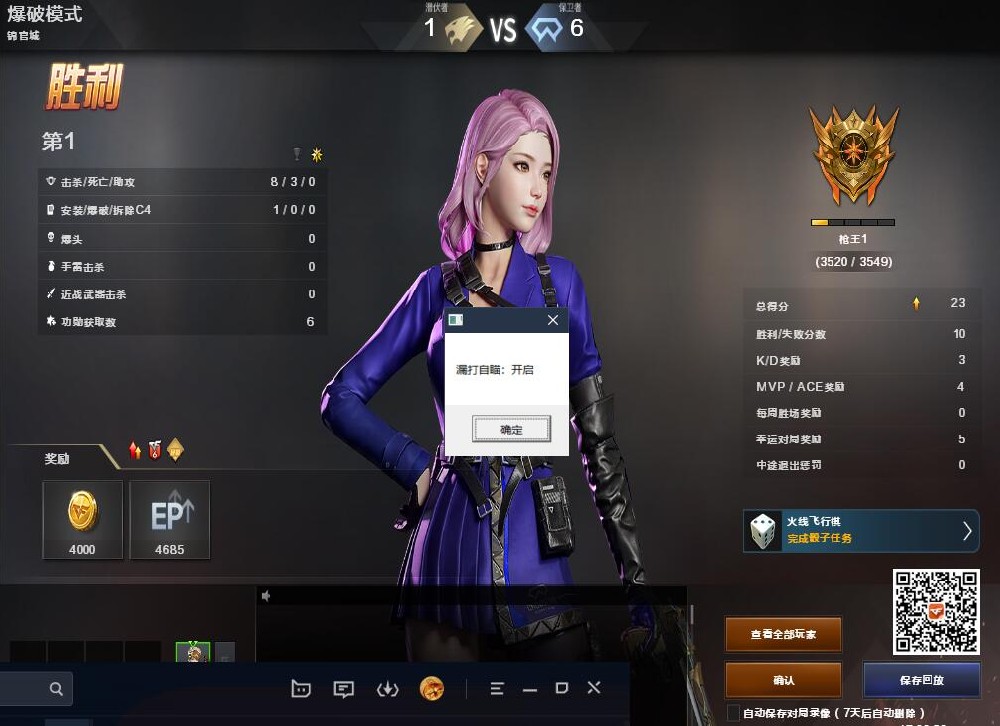Image resolution: width=1000 pixels, height=726 pixels.
Task: Click the speaker icon above the chat
Action: click(x=267, y=596)
